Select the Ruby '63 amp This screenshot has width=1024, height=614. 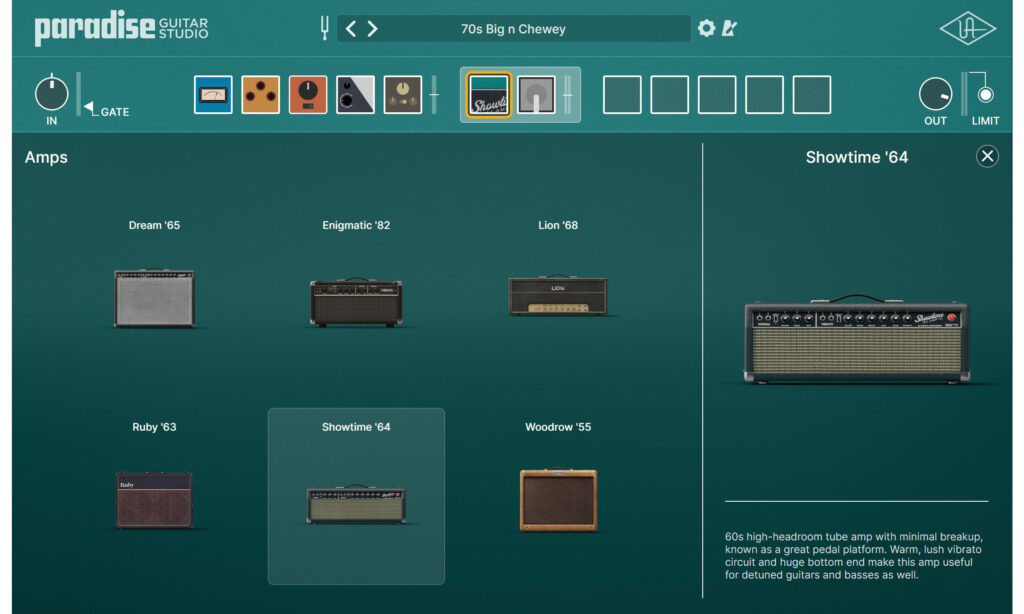coord(154,499)
